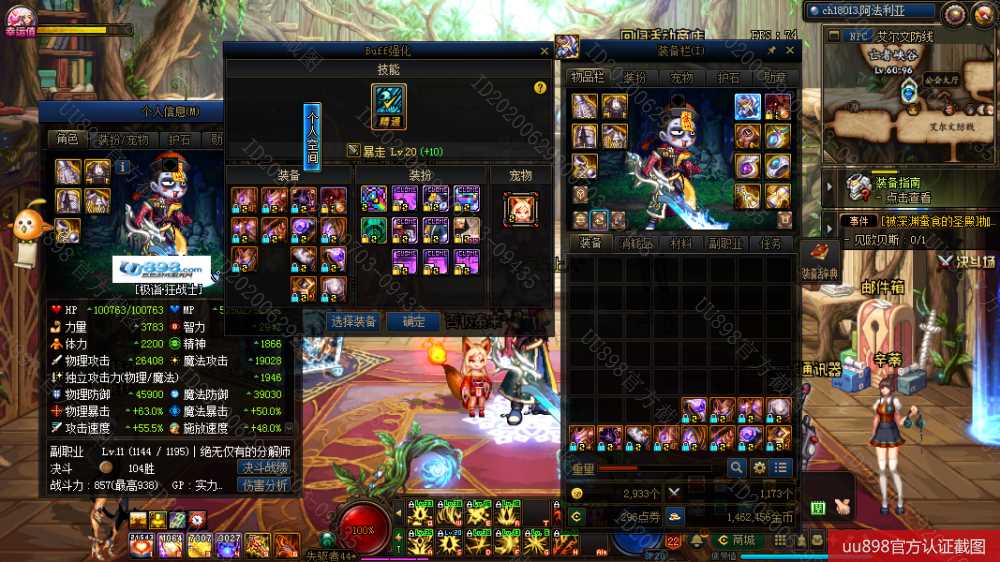This screenshot has height=562, width=1000.
Task: Open the 伤害分析 damage analysis
Action: 264,485
